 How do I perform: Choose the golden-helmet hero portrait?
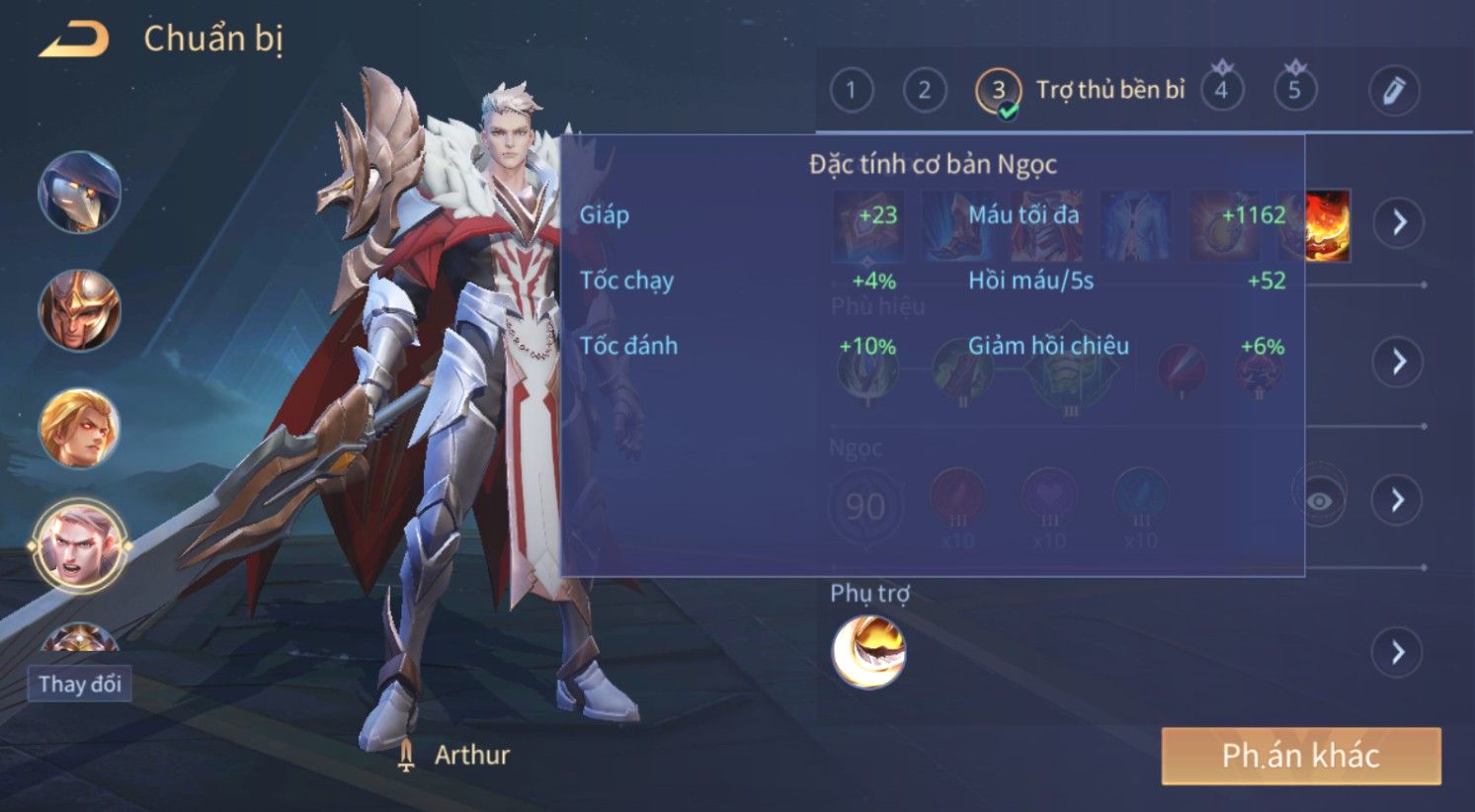point(79,310)
